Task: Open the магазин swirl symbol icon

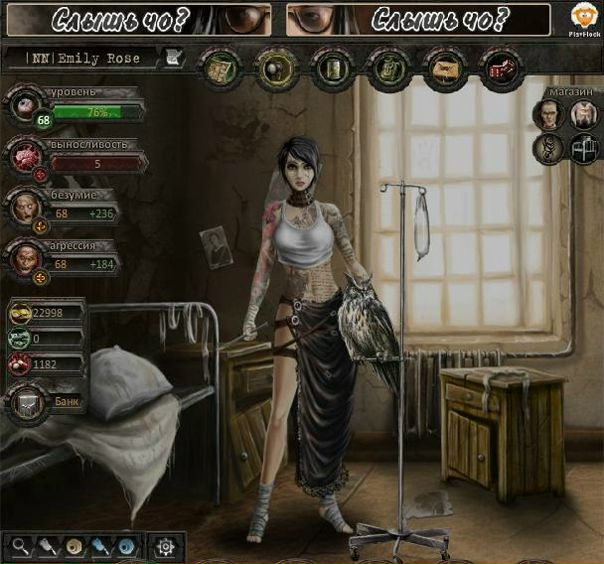Action: (x=546, y=149)
